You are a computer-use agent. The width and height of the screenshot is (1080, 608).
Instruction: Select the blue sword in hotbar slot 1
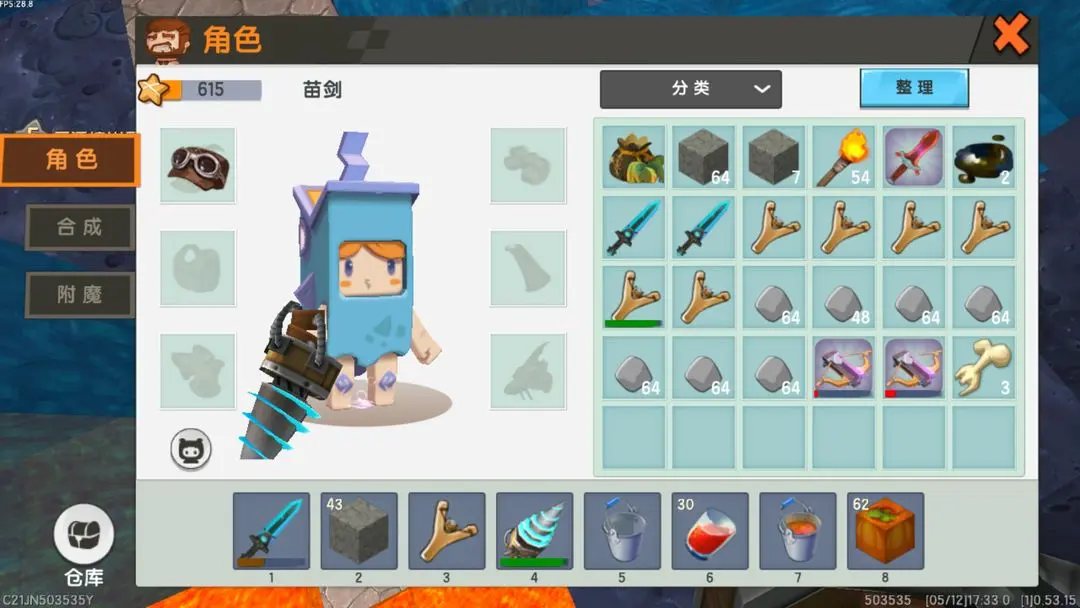(271, 531)
